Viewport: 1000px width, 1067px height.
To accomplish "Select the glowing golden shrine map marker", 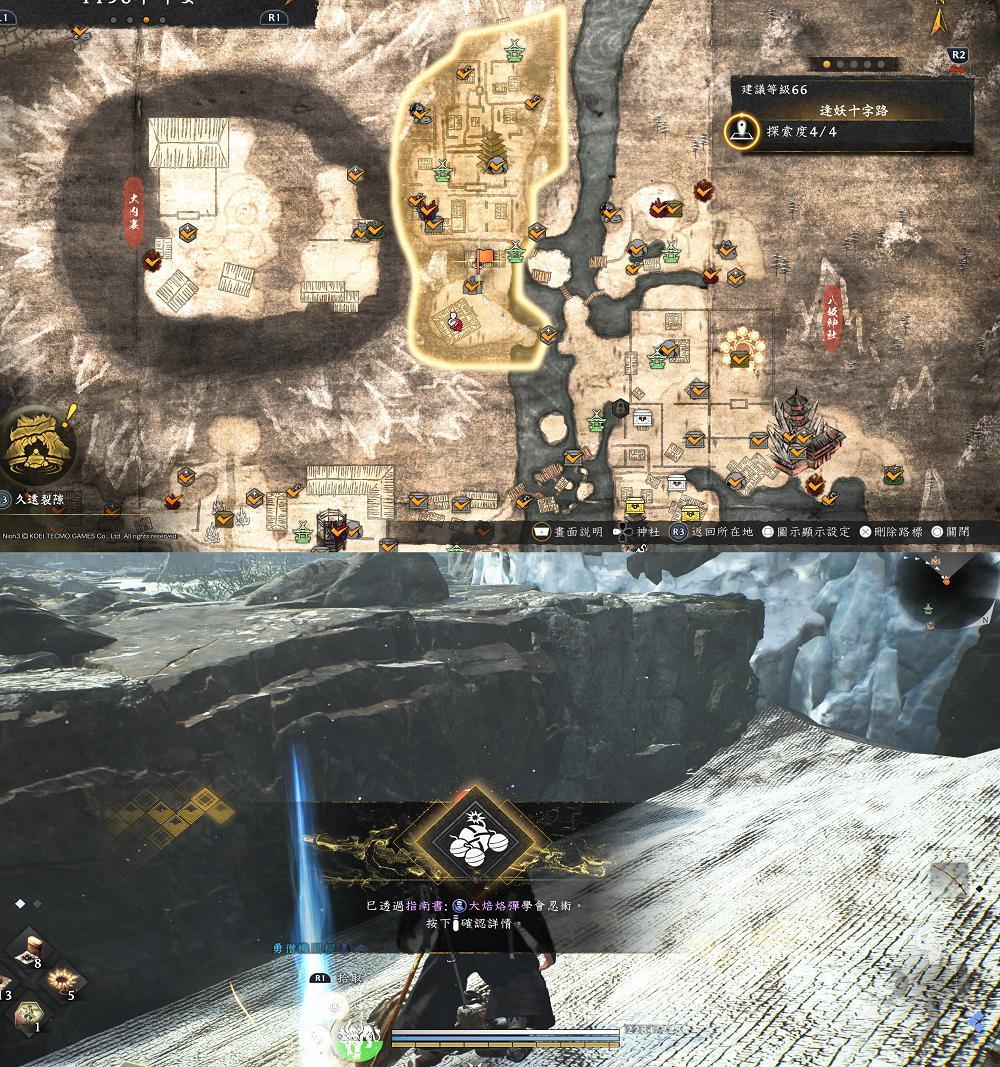I will (x=741, y=352).
